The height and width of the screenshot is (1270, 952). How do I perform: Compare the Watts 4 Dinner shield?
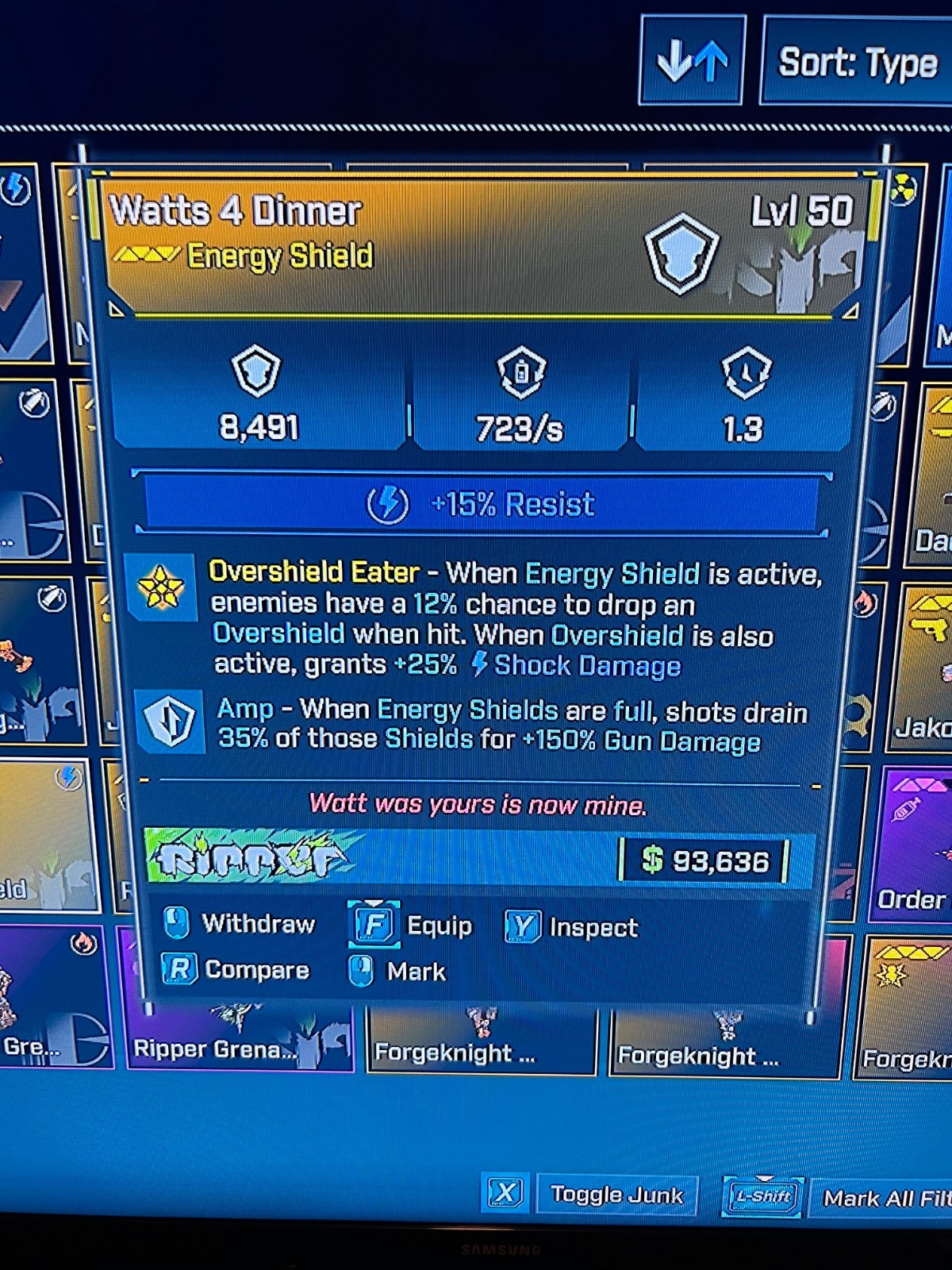coord(236,970)
